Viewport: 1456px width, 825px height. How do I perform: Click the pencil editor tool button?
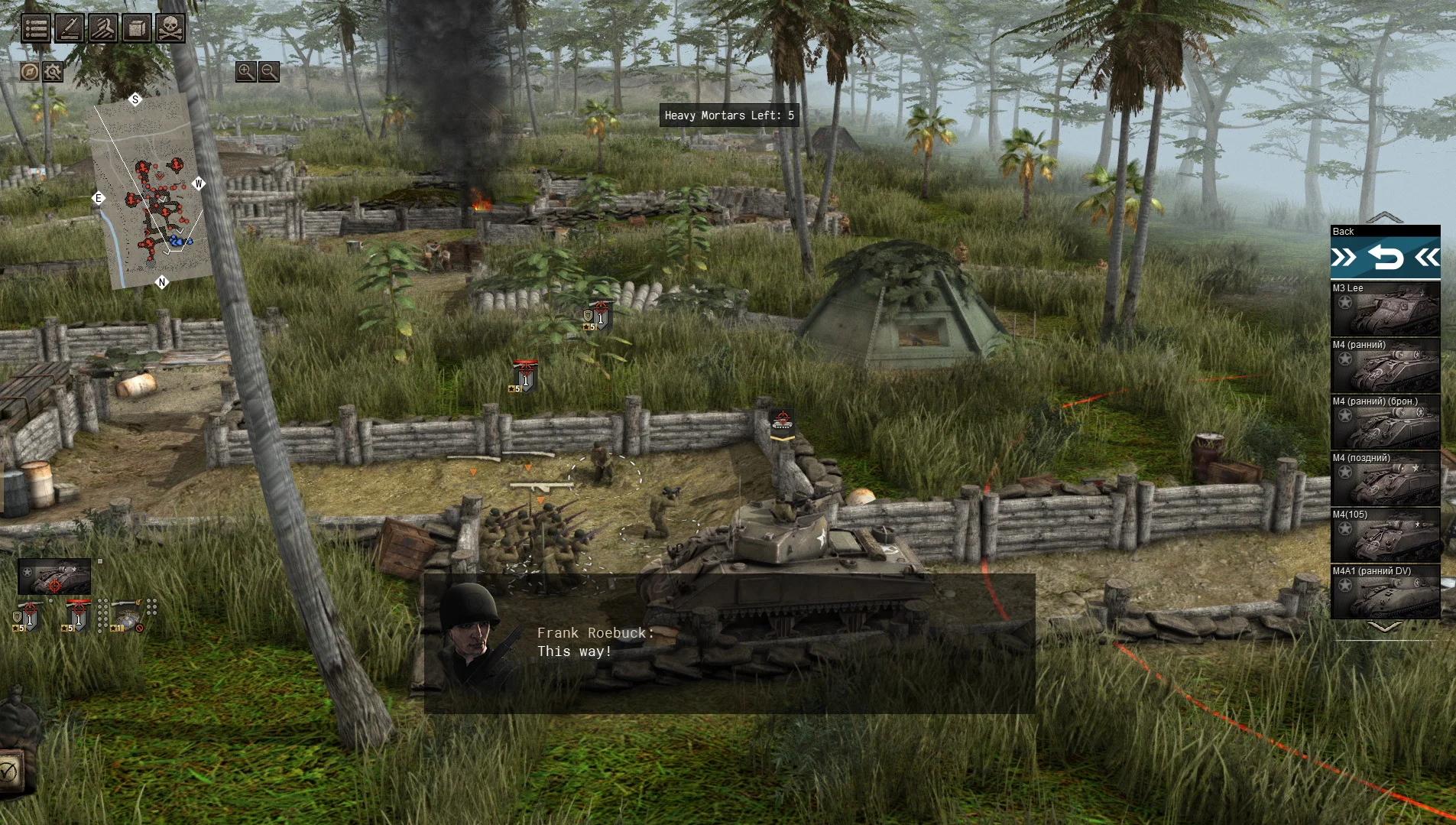(70, 28)
